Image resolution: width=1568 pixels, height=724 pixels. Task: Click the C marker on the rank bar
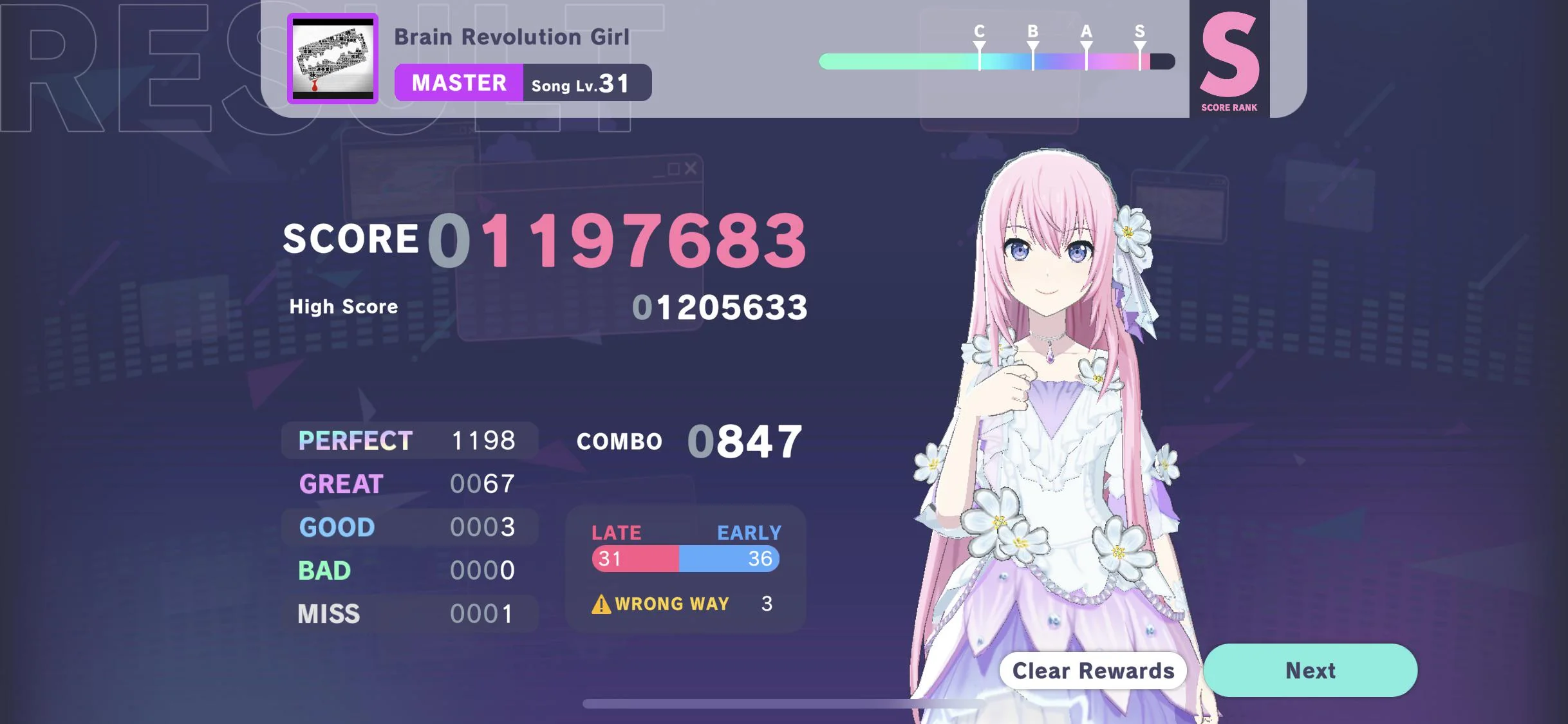(979, 45)
